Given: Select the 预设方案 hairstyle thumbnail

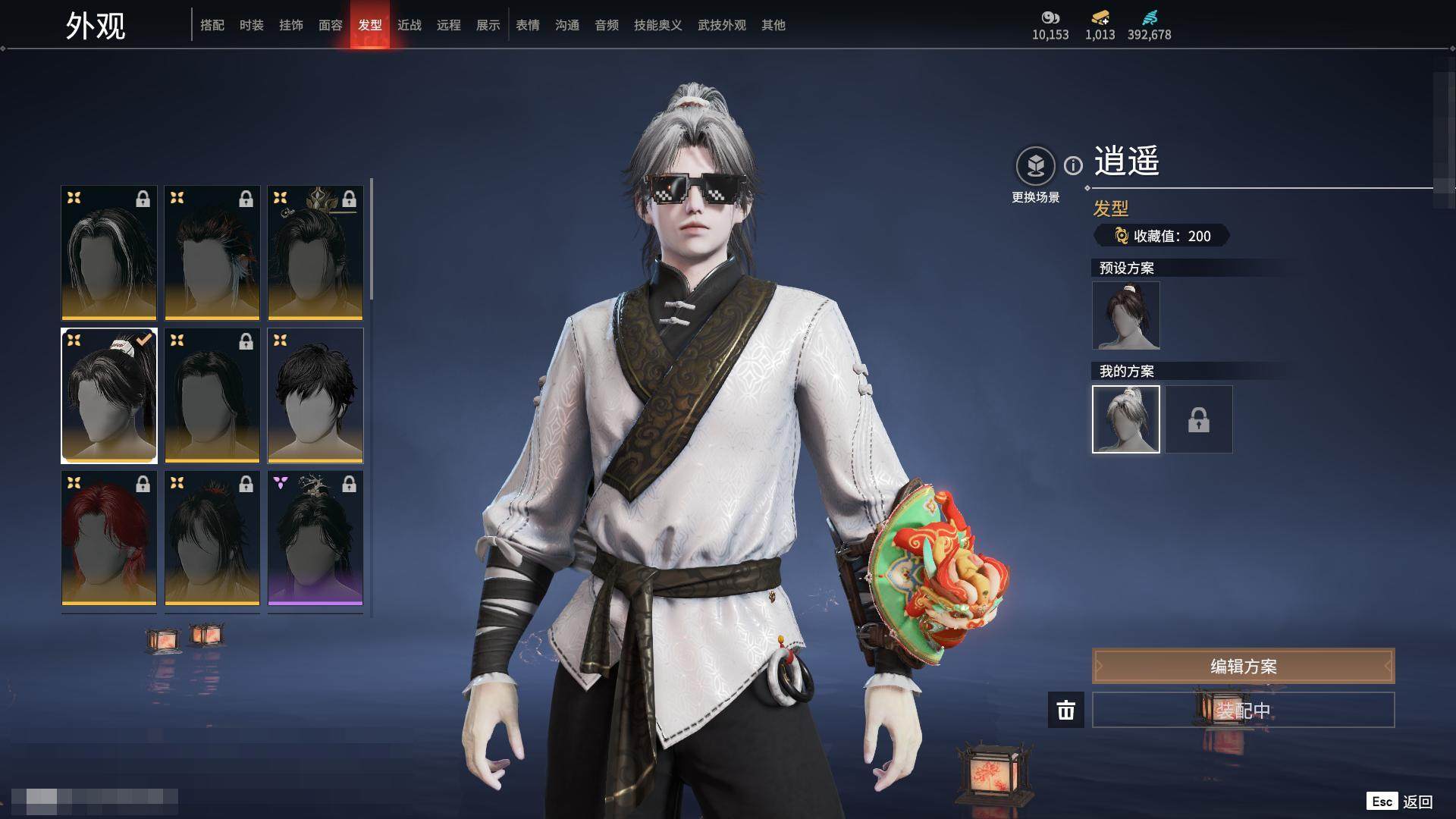Looking at the screenshot, I should (x=1125, y=315).
